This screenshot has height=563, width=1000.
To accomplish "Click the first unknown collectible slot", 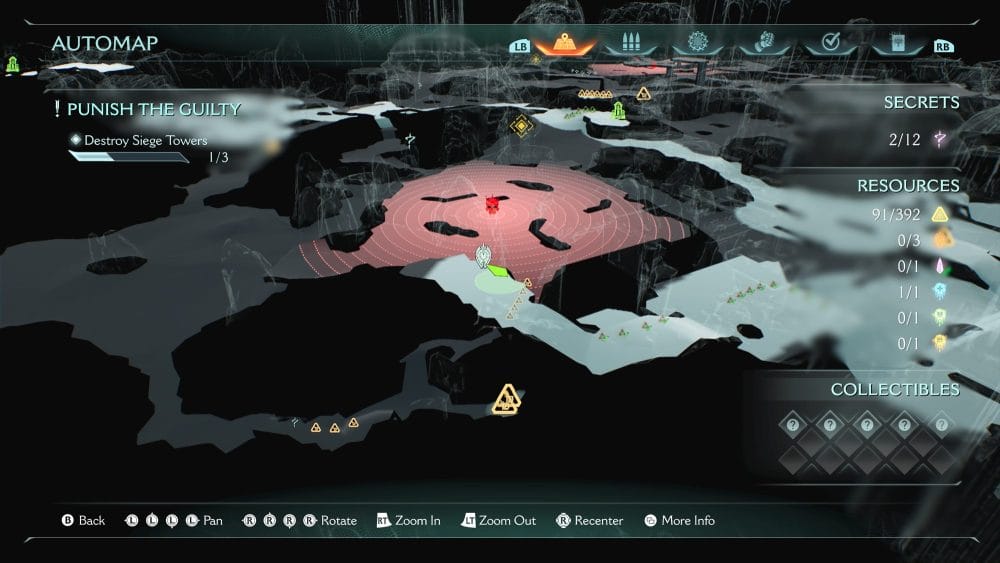I will [792, 425].
